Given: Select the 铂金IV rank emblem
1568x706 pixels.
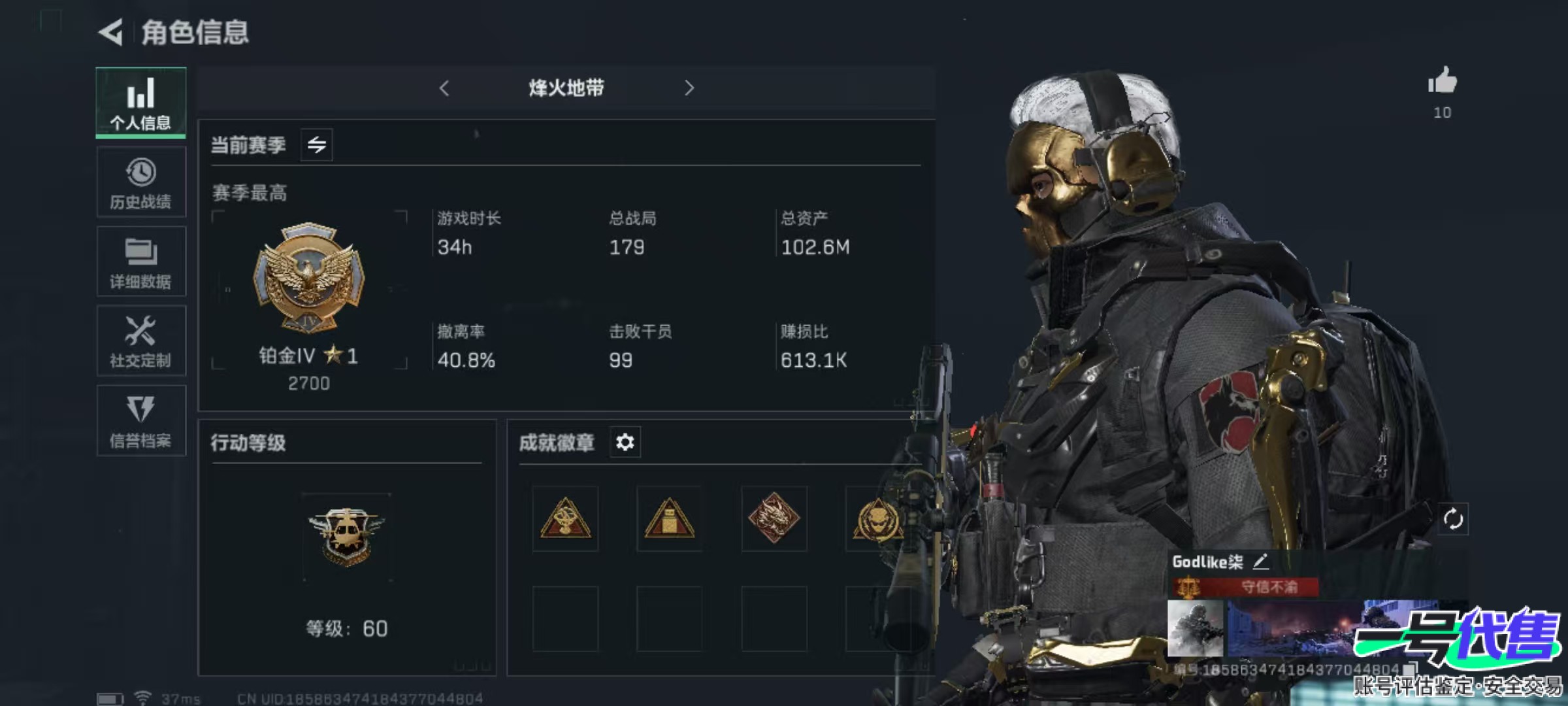Looking at the screenshot, I should (308, 278).
